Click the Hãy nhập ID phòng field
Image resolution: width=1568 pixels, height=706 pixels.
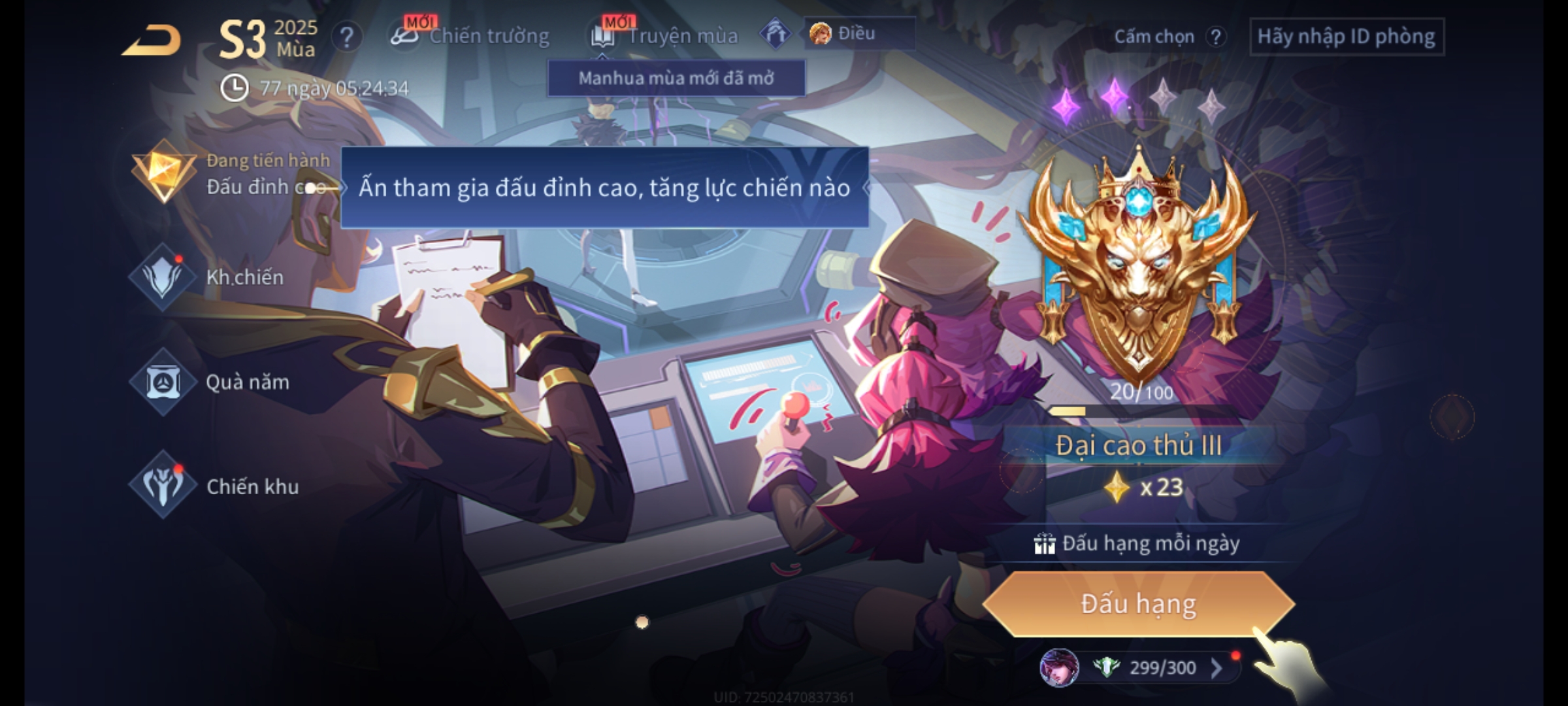[1346, 37]
